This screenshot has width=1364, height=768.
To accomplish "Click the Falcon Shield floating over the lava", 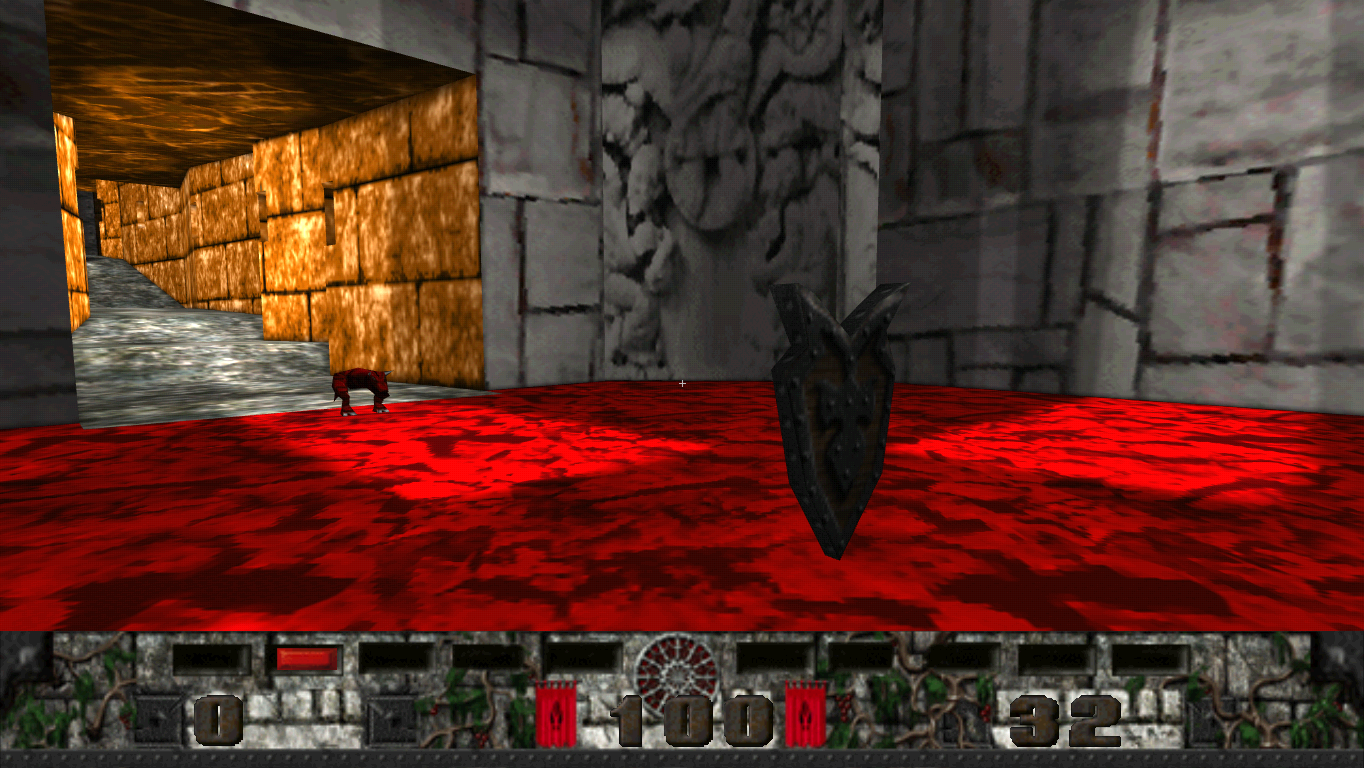I will click(840, 420).
